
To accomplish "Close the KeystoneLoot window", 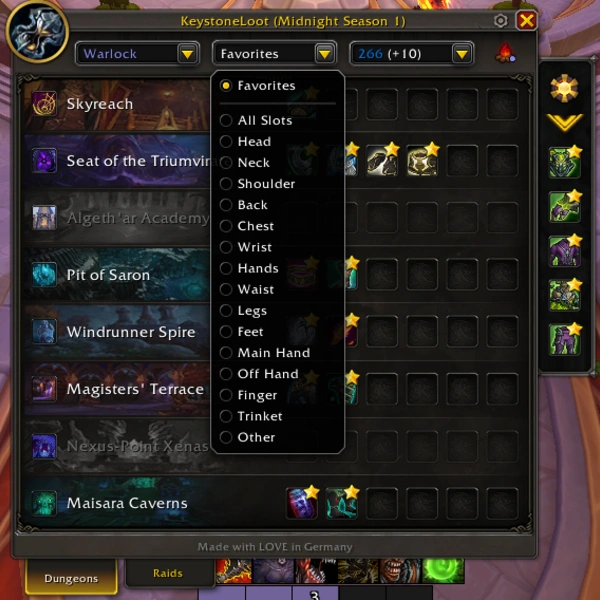I will click(527, 20).
